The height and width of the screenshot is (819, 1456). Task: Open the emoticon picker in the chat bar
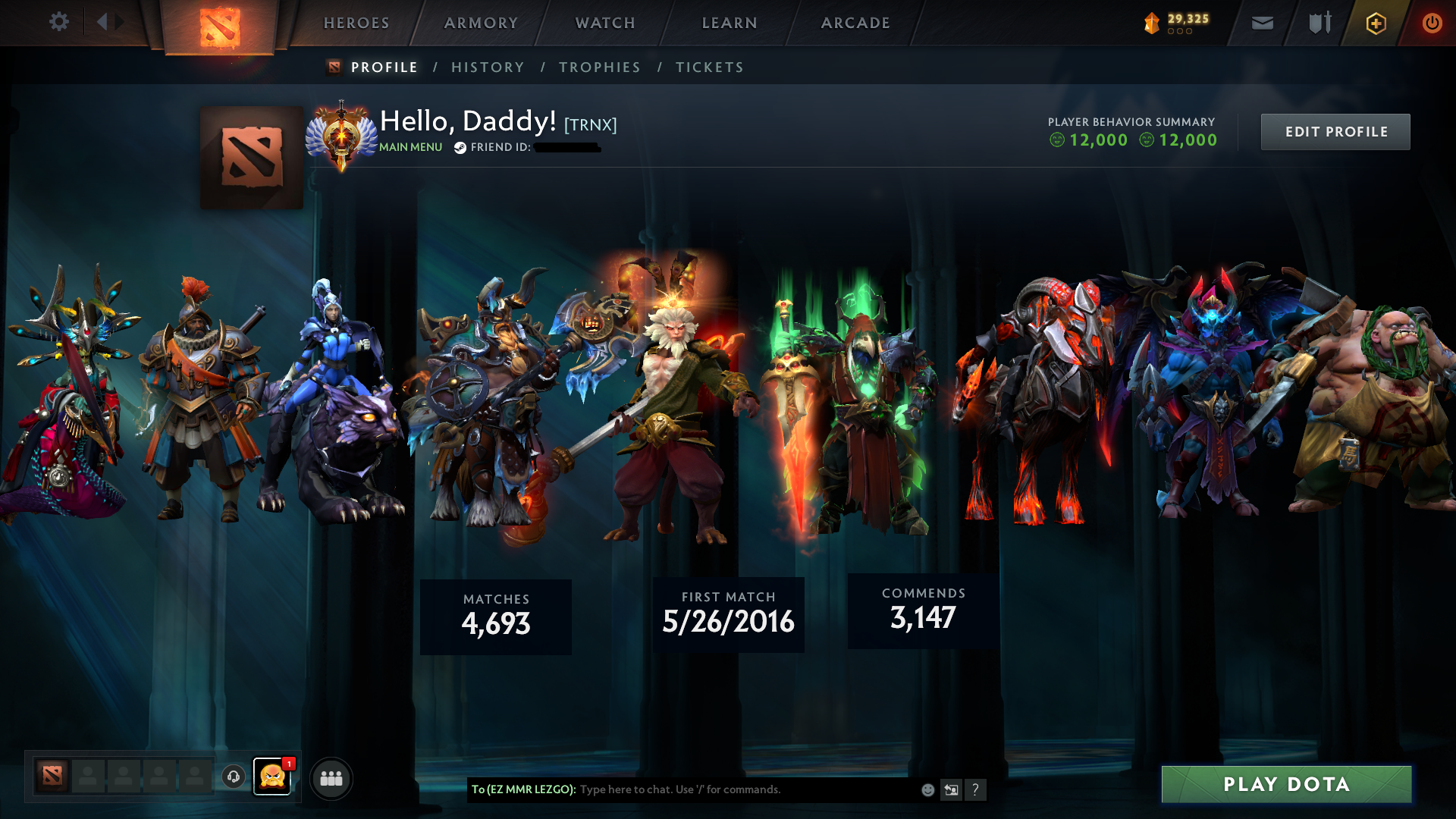927,789
